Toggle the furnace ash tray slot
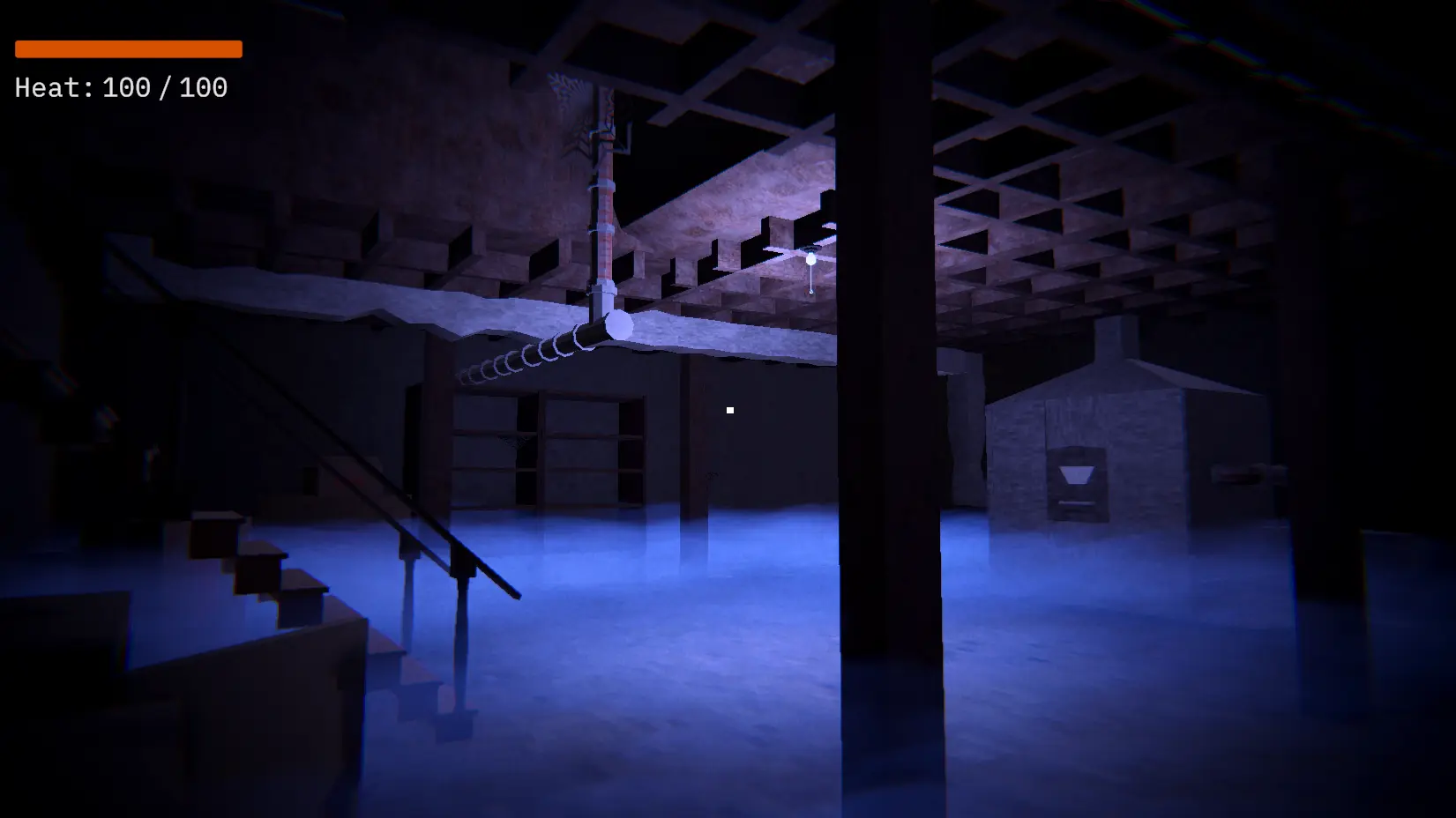This screenshot has height=818, width=1456. tap(1075, 502)
